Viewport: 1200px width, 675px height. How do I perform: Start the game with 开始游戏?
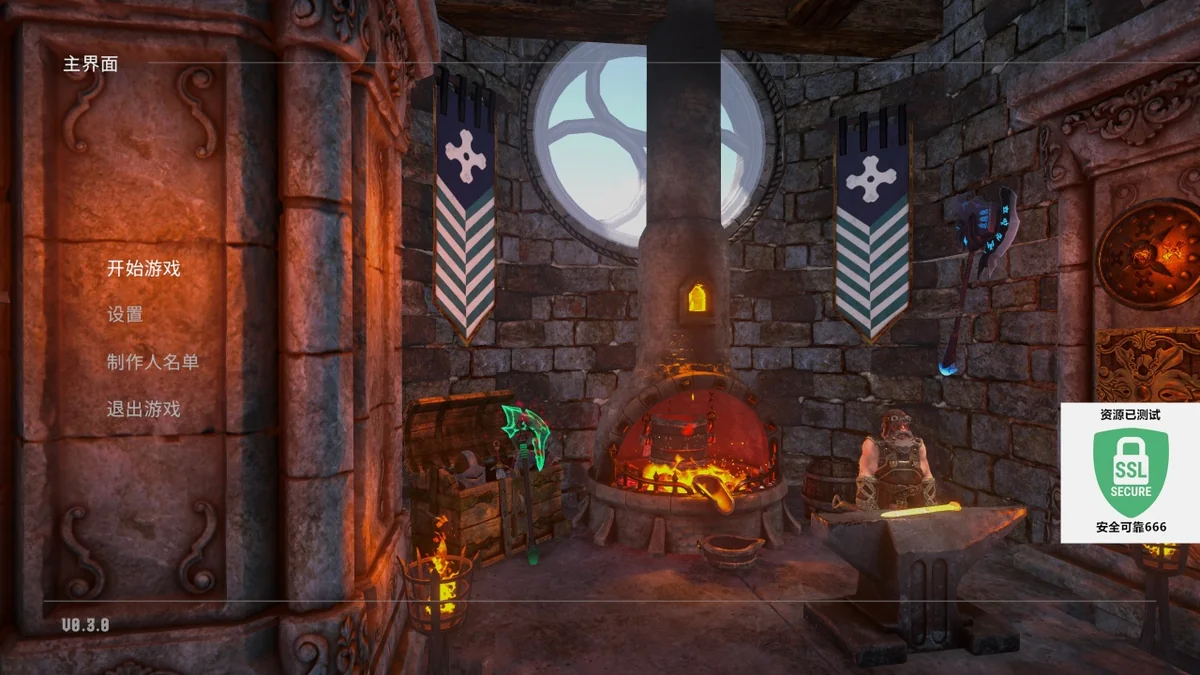(144, 268)
